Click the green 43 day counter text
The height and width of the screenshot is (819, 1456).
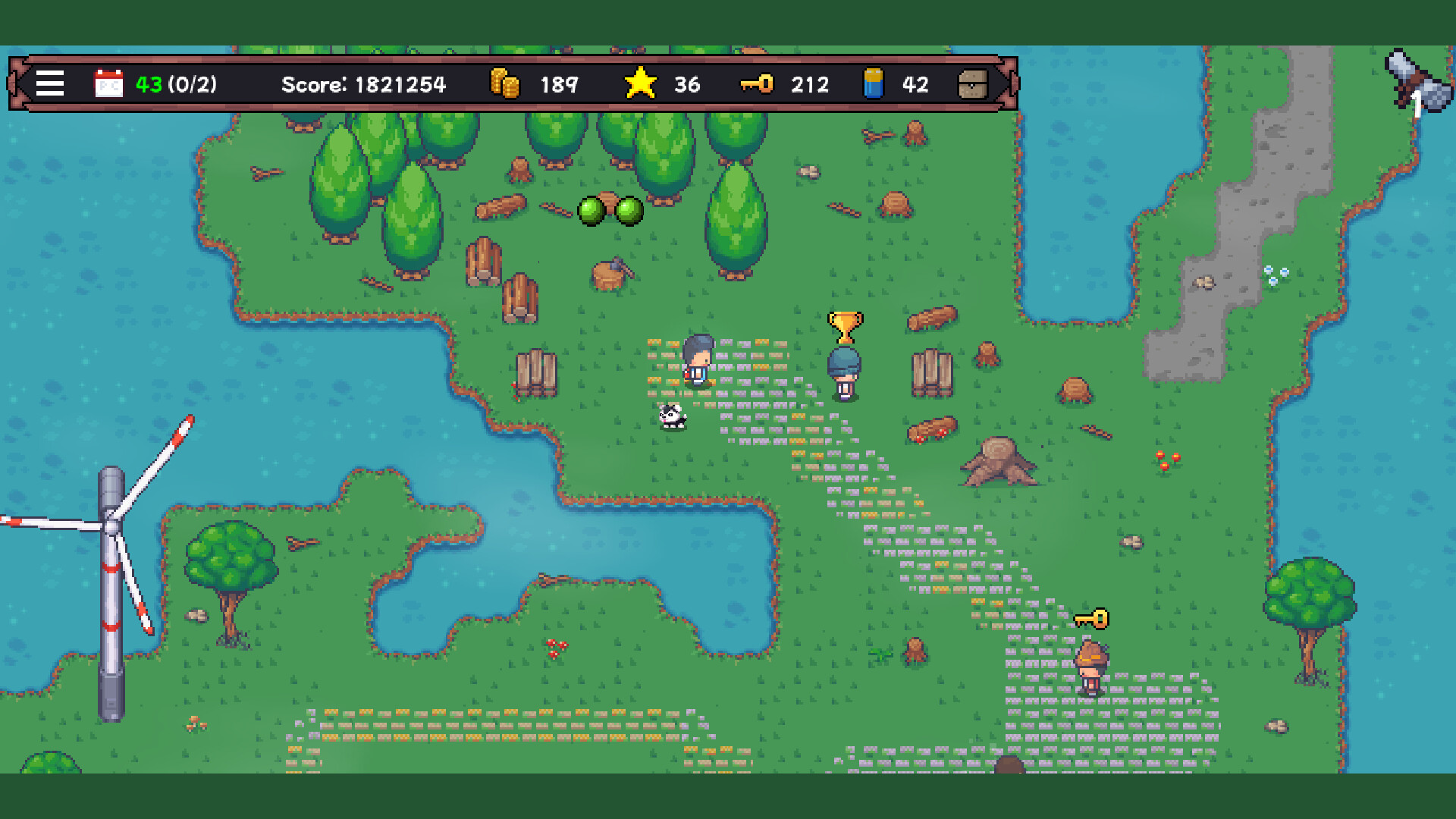pos(149,85)
